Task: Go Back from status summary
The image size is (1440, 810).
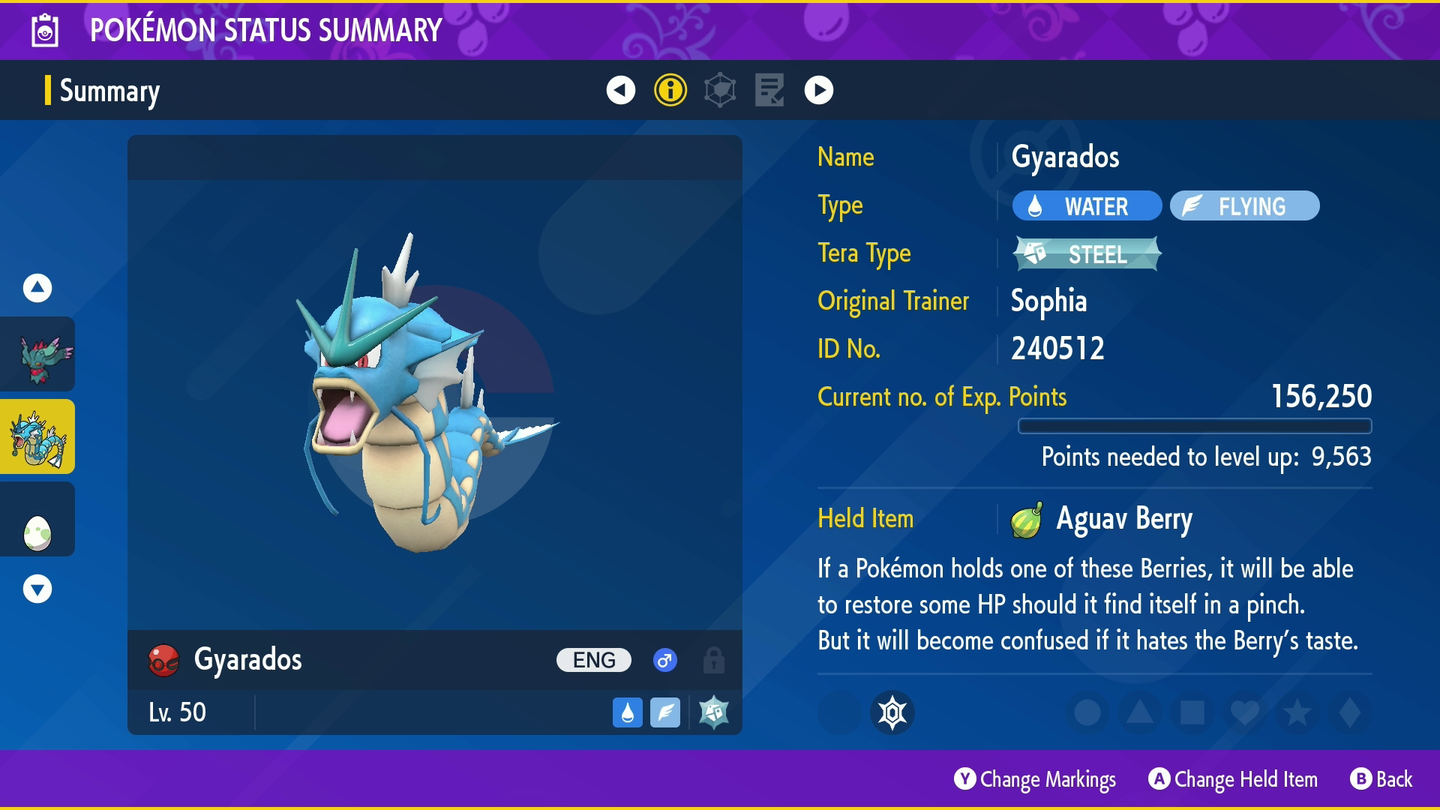Action: (1381, 779)
